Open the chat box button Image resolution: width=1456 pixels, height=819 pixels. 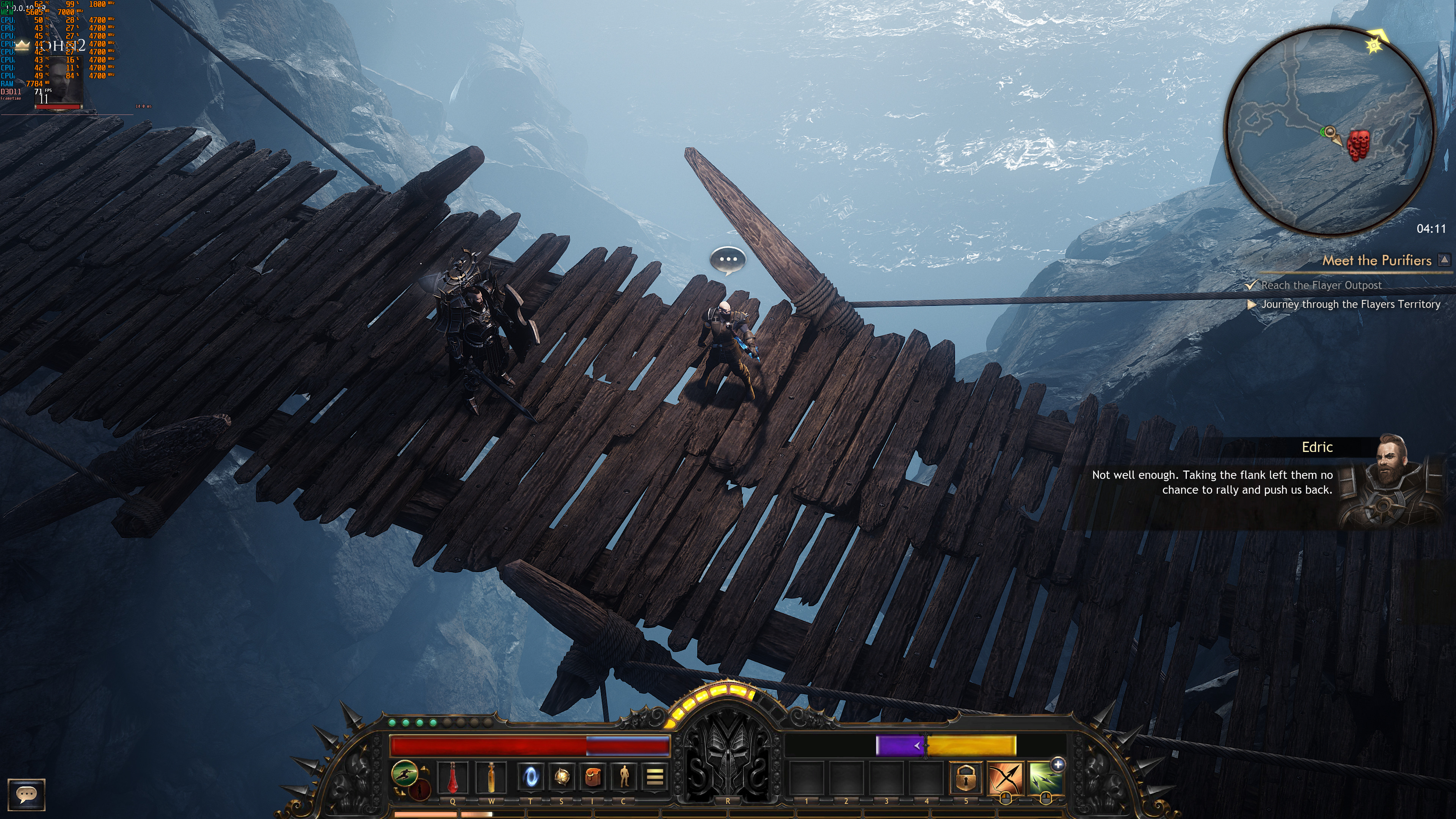(x=26, y=794)
